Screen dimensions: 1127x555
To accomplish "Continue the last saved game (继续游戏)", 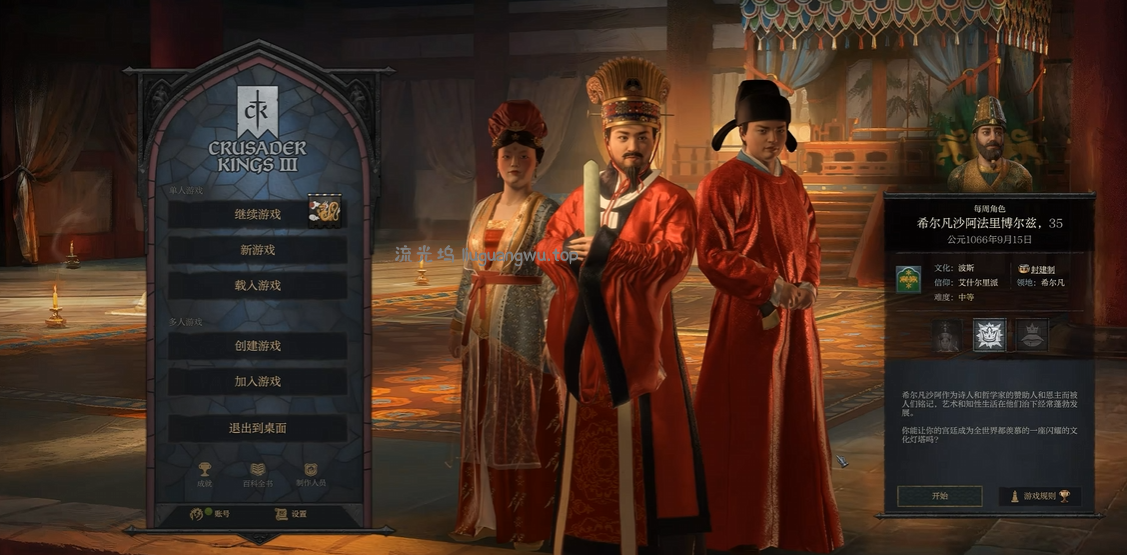I will 257,214.
